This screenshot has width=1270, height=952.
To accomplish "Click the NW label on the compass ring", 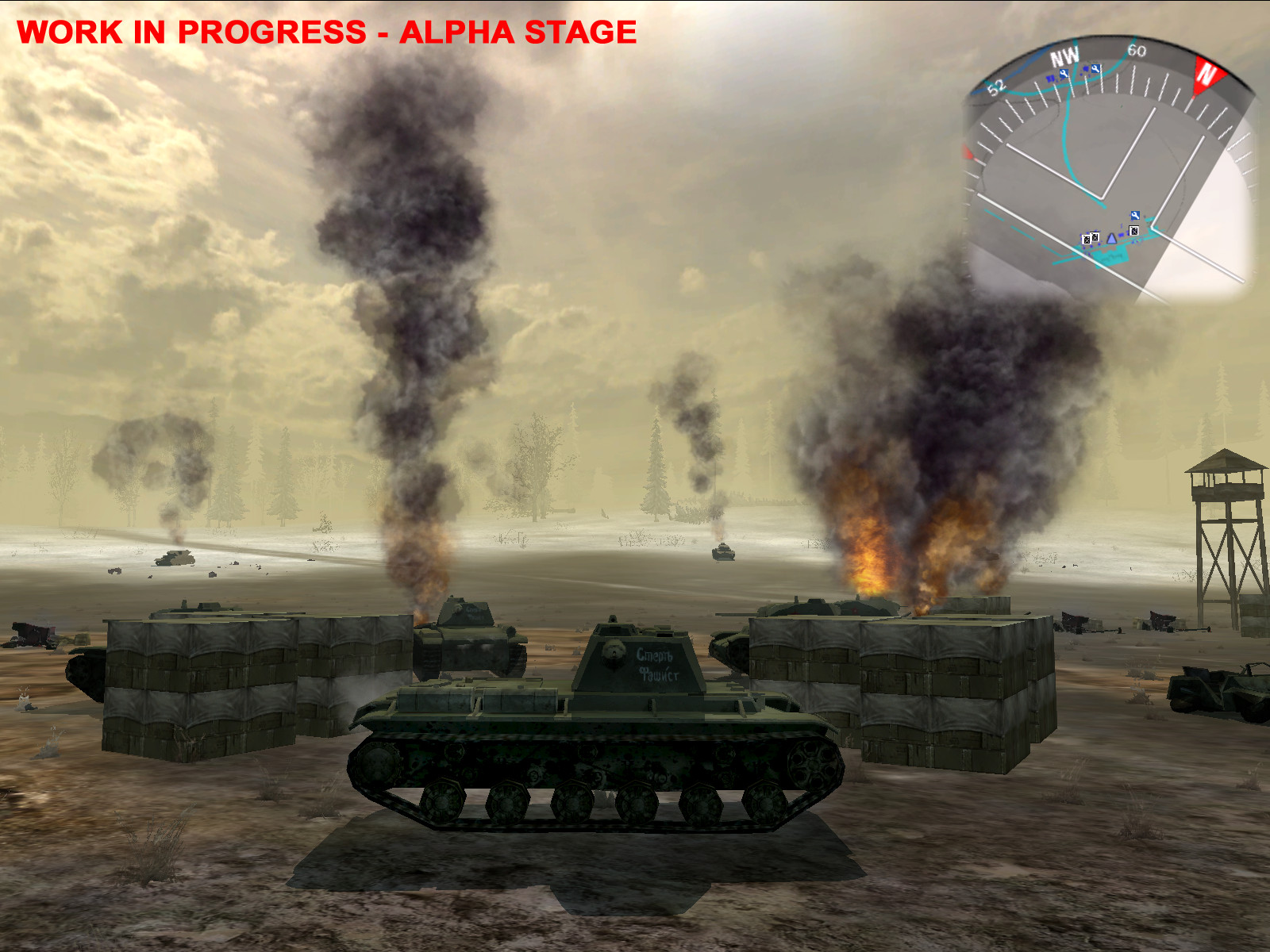I will tap(1064, 54).
